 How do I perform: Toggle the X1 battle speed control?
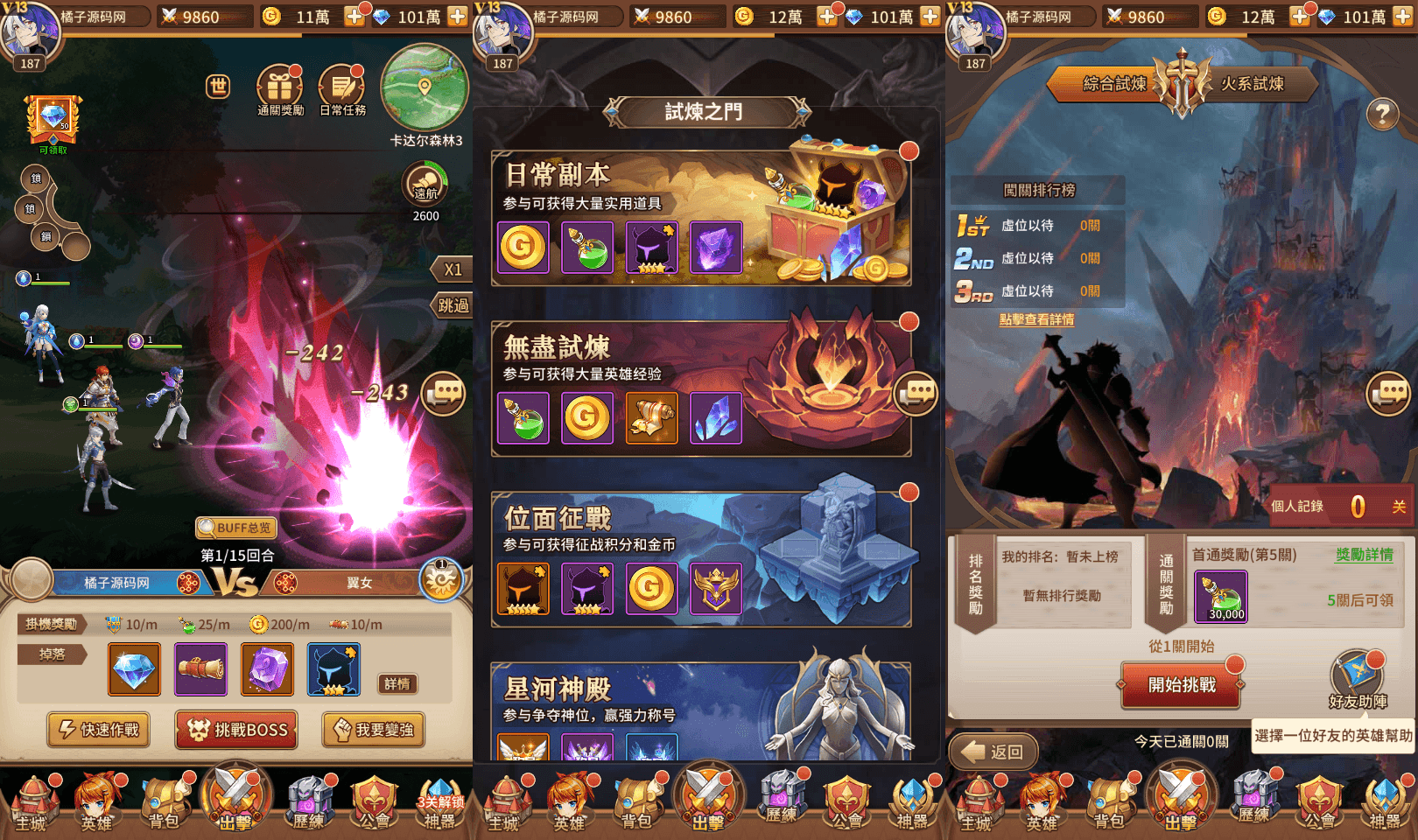[452, 269]
